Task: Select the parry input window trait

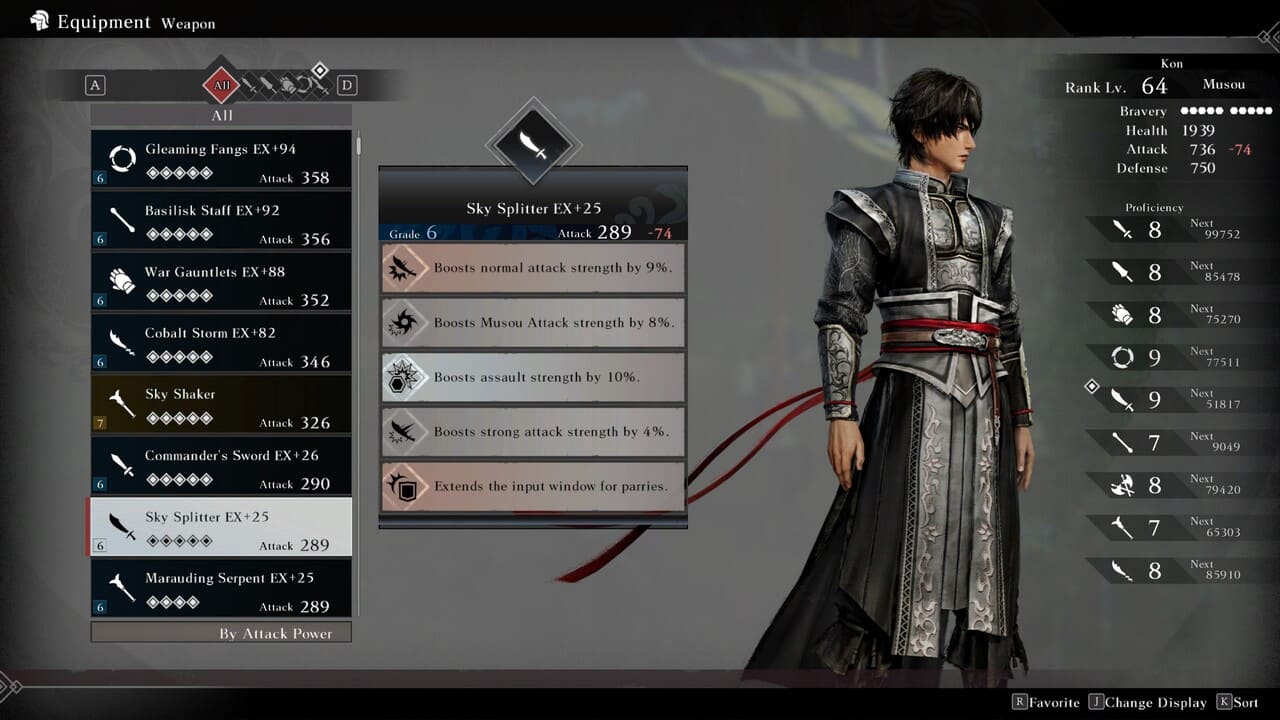Action: [x=533, y=487]
